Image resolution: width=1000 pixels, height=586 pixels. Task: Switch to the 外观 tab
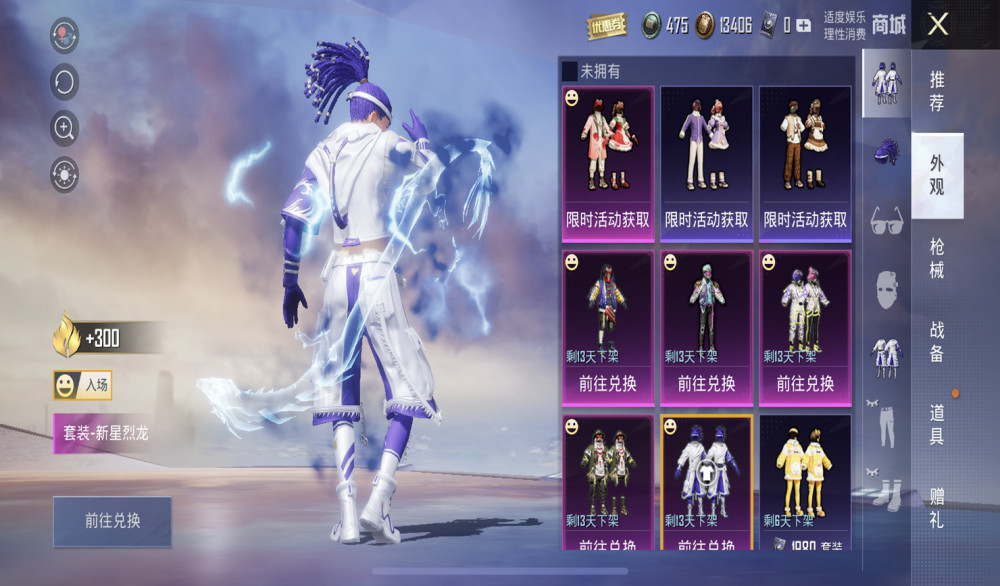coord(937,175)
